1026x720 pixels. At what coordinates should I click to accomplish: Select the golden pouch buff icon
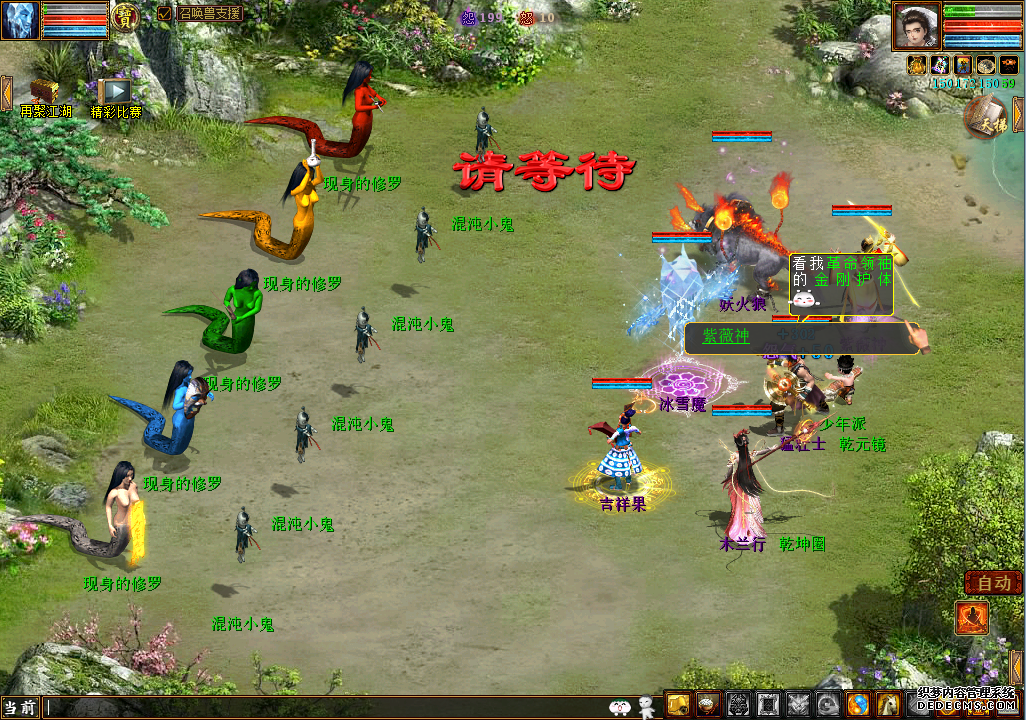click(x=917, y=65)
